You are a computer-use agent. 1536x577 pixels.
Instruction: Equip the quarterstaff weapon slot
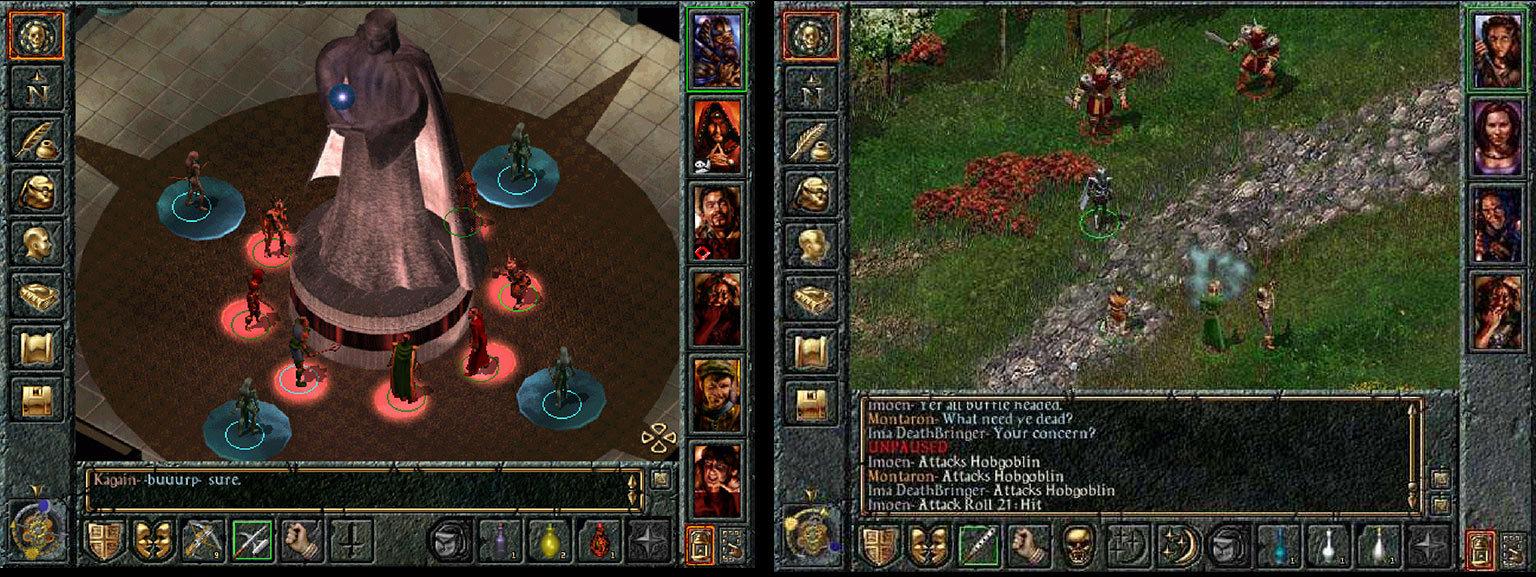(978, 545)
